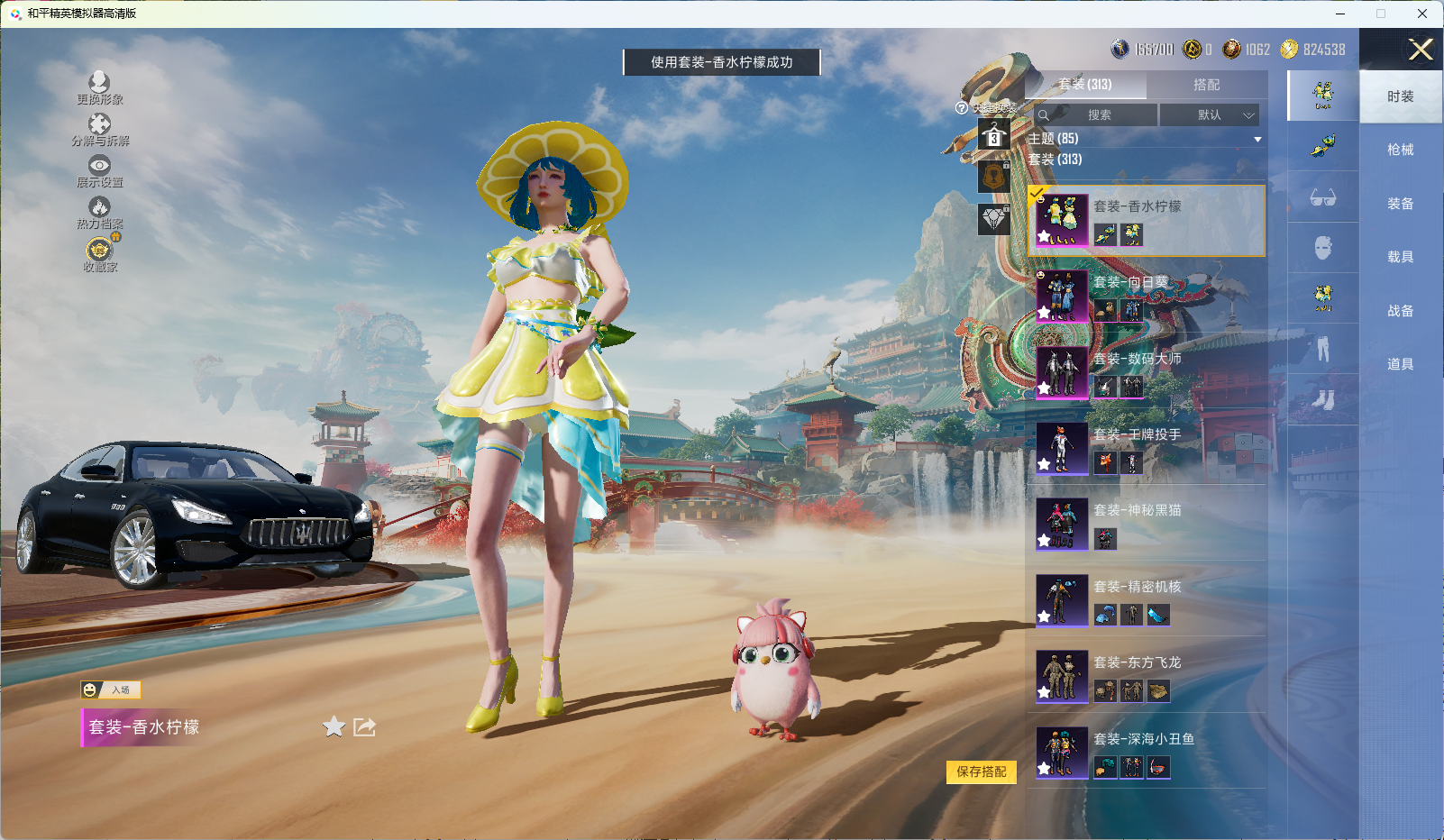This screenshot has width=1444, height=840.
Task: Click the 搜索 search field
Action: [1098, 115]
